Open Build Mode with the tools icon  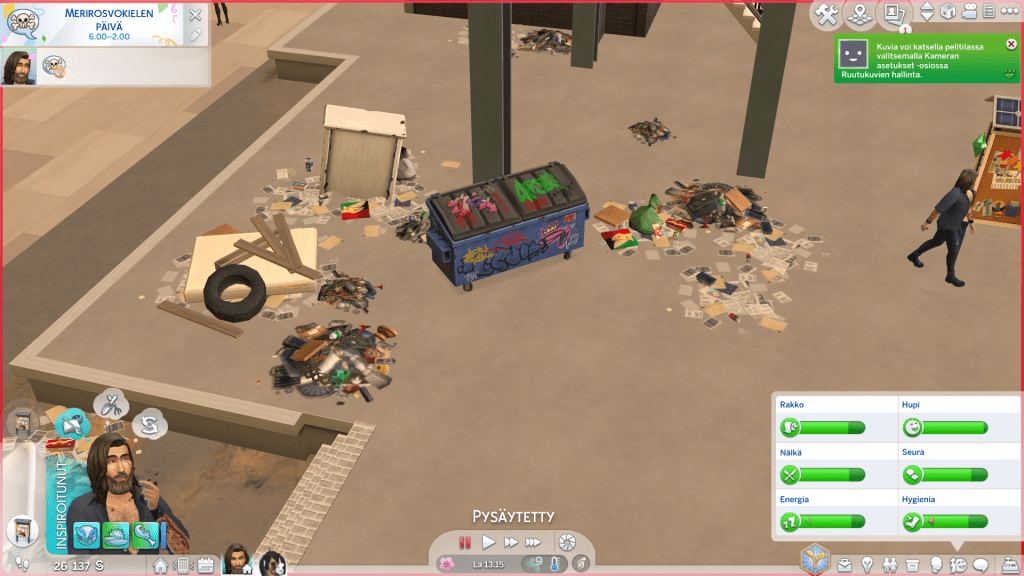click(x=827, y=14)
